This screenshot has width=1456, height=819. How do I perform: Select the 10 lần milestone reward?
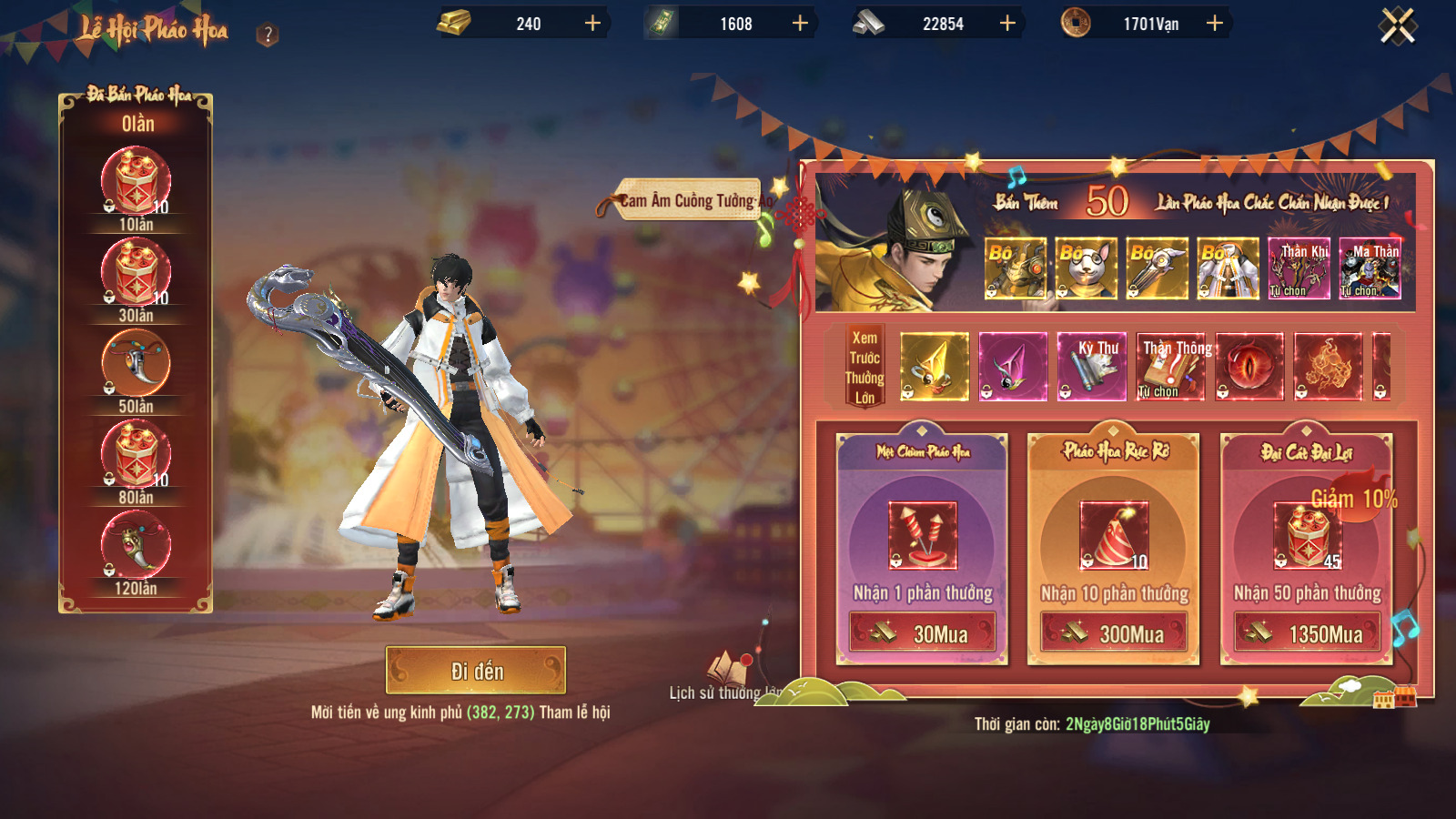(136, 180)
